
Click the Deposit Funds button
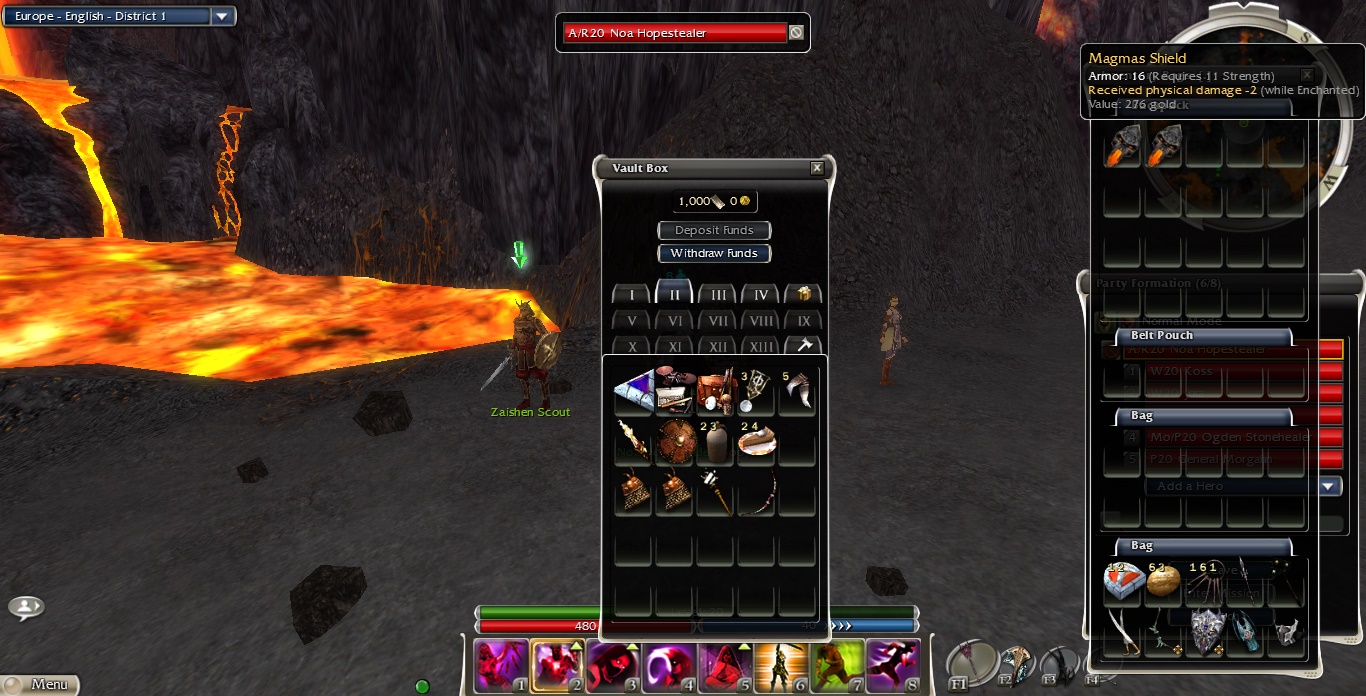[714, 230]
